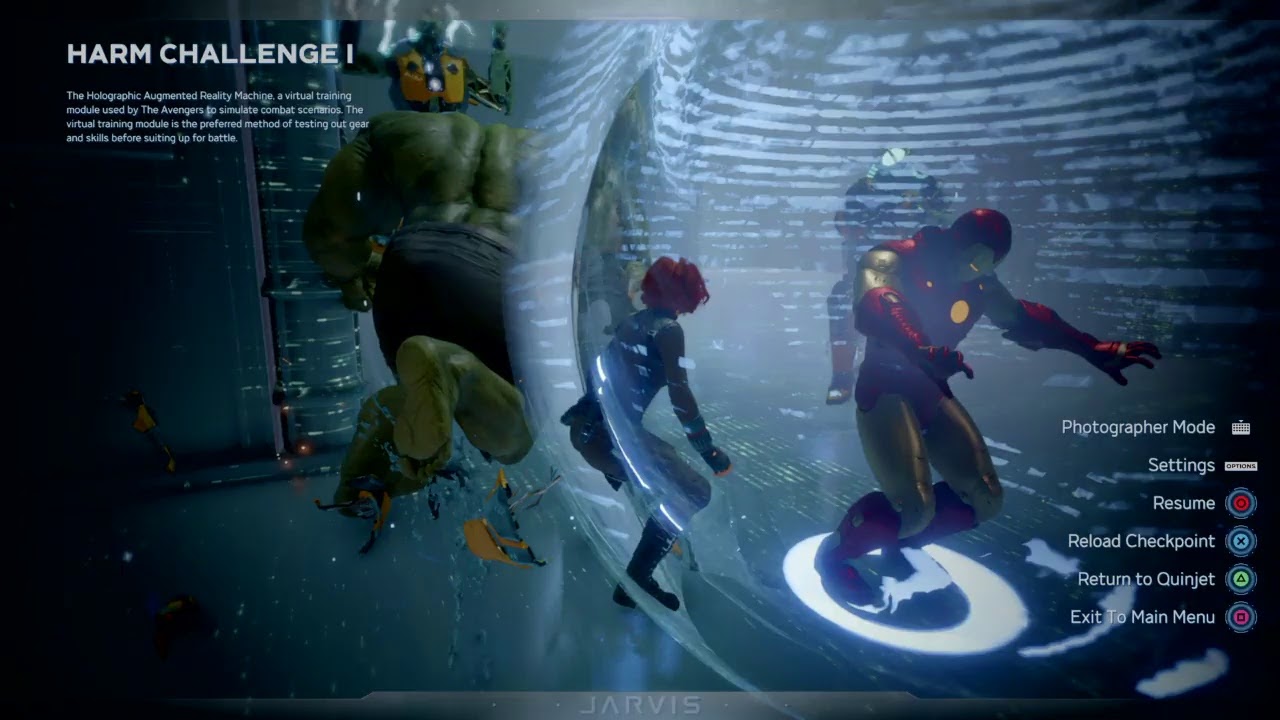This screenshot has width=1280, height=720.
Task: Select the Return to Quinjet option
Action: [x=1146, y=579]
